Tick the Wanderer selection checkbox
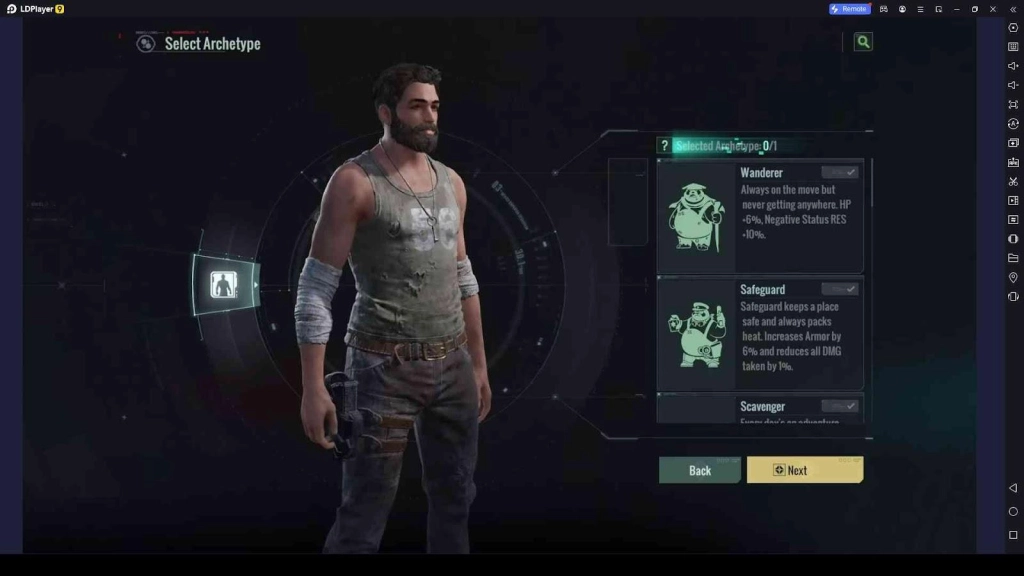1024x576 pixels. click(840, 173)
